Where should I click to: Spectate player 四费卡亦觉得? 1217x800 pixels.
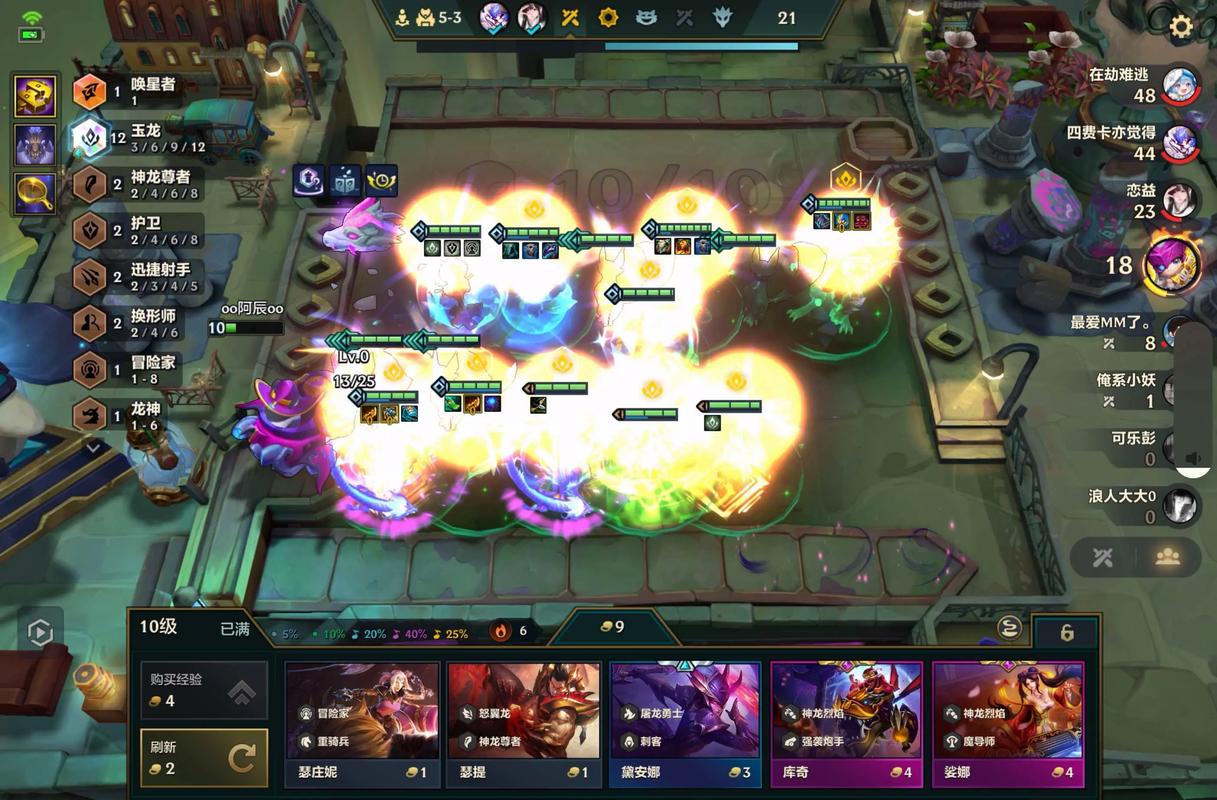[x=1180, y=143]
